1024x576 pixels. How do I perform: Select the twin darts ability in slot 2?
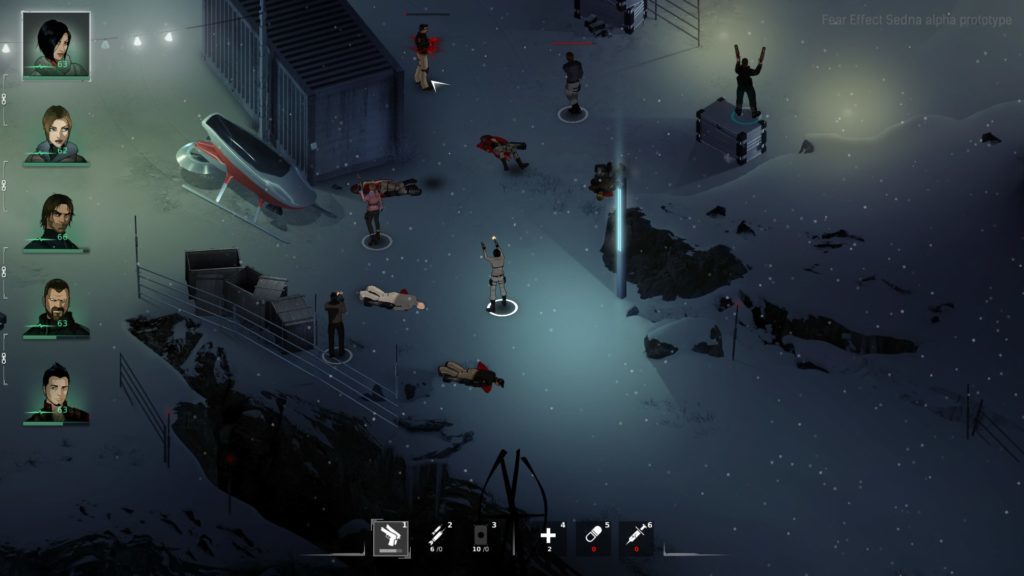[438, 538]
